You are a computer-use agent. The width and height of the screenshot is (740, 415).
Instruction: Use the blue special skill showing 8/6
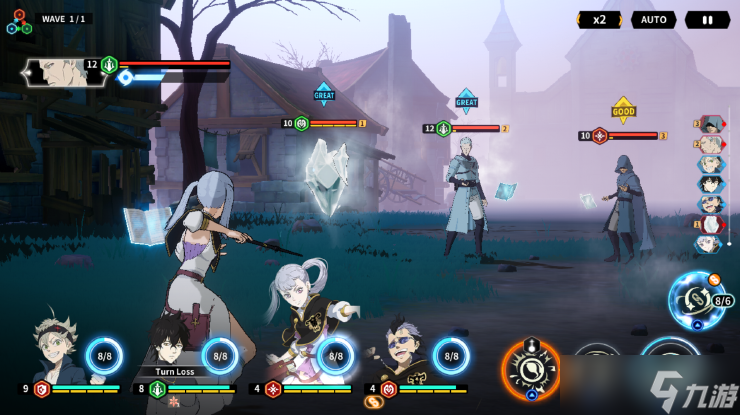[697, 297]
